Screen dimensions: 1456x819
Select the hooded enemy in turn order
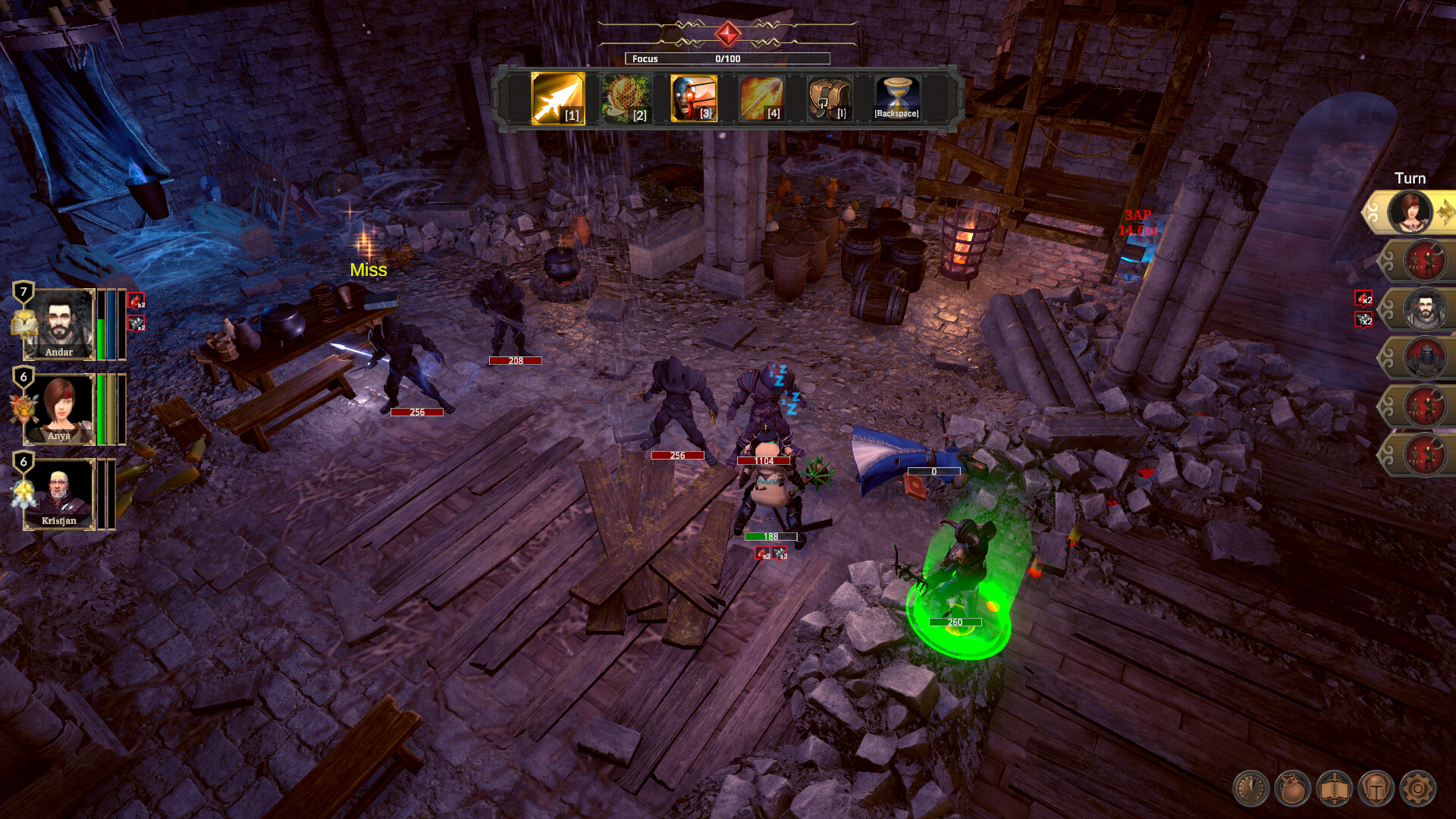pos(1425,358)
